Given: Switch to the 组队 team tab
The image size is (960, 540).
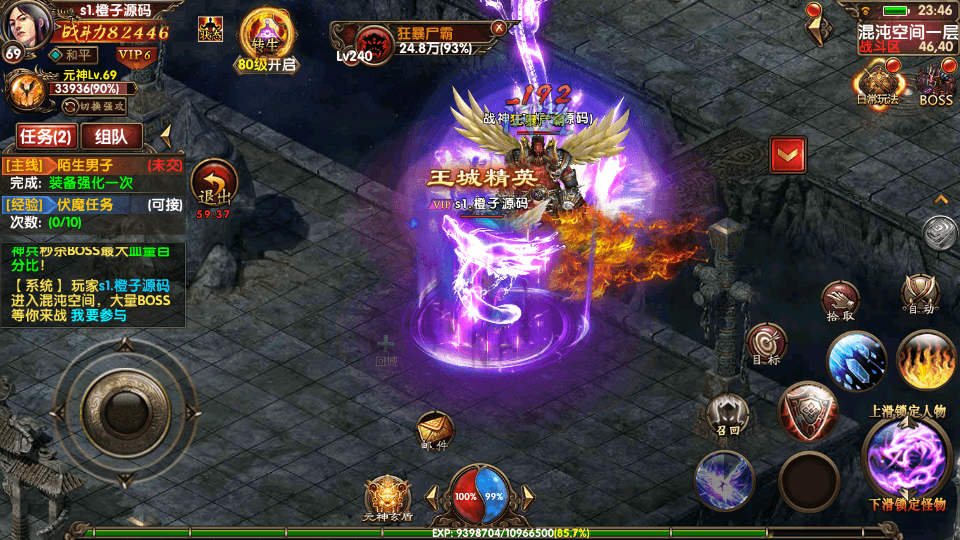Looking at the screenshot, I should [111, 137].
